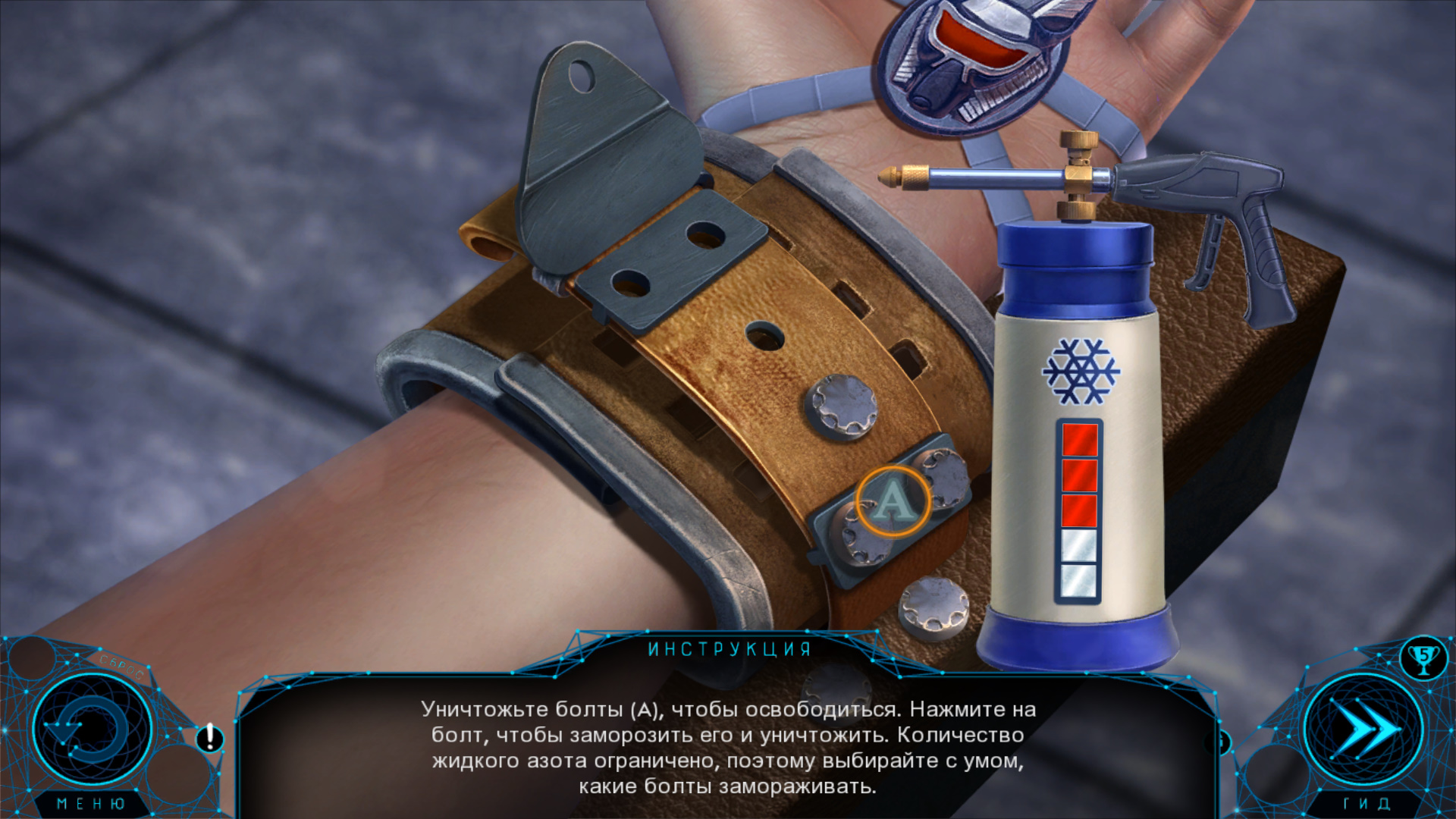Open the МЕНЮ button
Viewport: 1456px width, 819px height.
click(x=91, y=803)
